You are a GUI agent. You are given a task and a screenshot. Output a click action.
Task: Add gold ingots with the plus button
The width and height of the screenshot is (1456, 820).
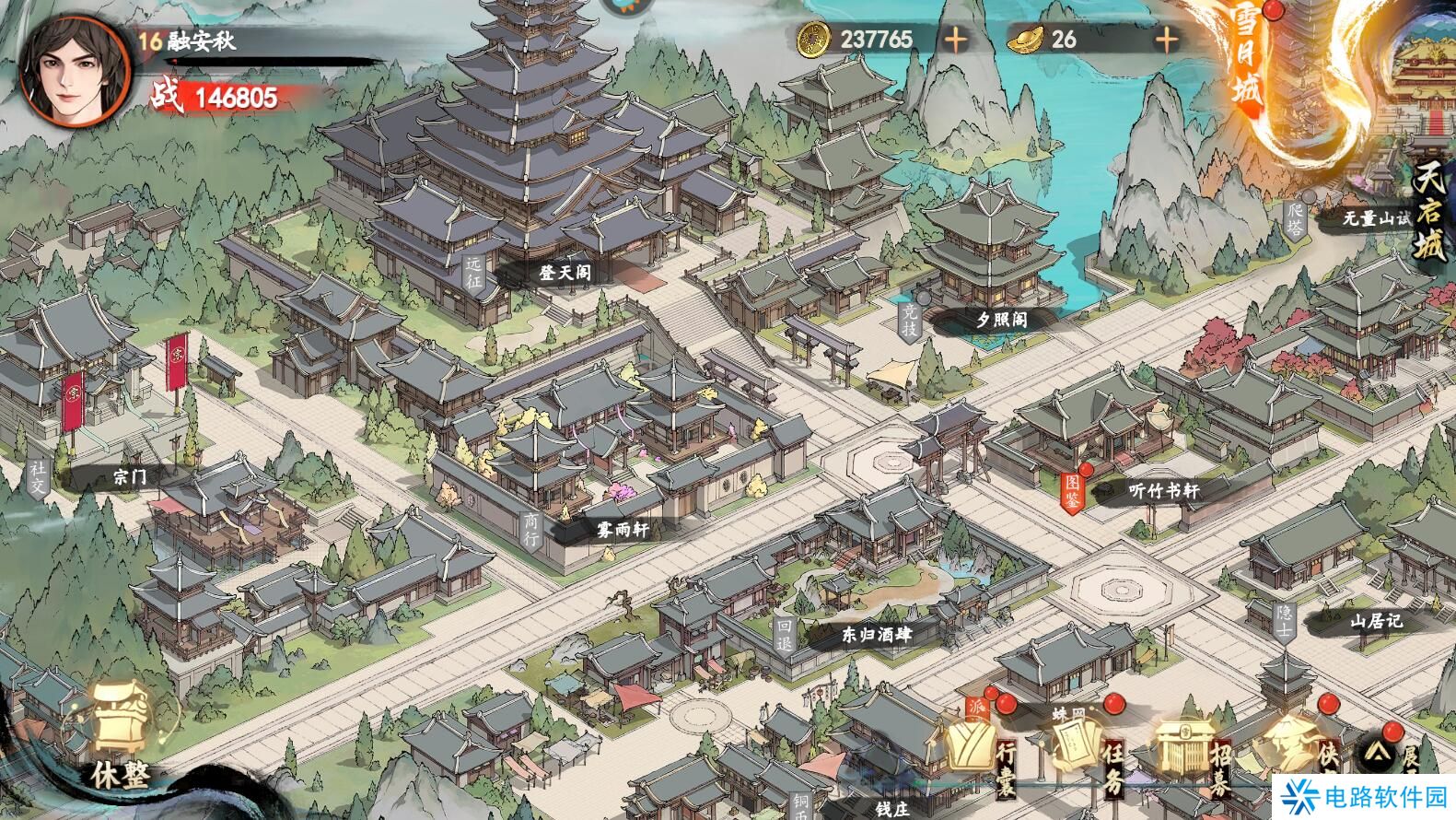[1167, 40]
